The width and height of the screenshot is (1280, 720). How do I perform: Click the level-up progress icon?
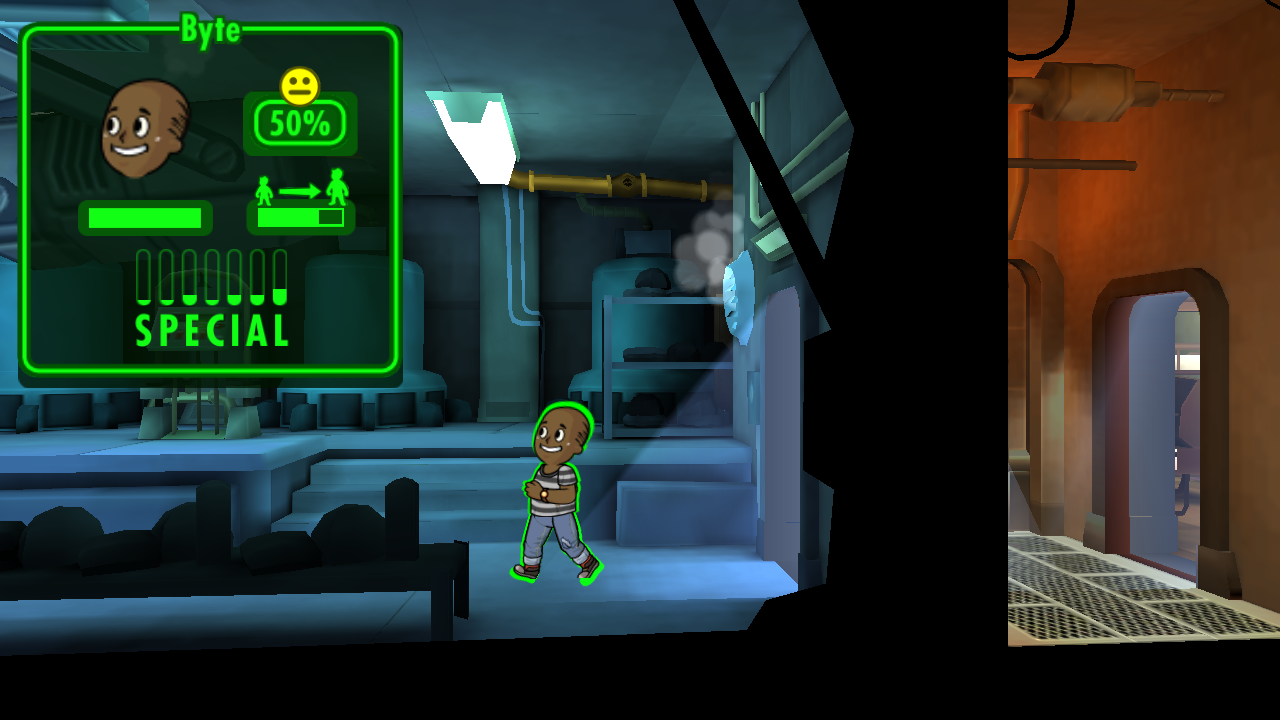tap(300, 189)
